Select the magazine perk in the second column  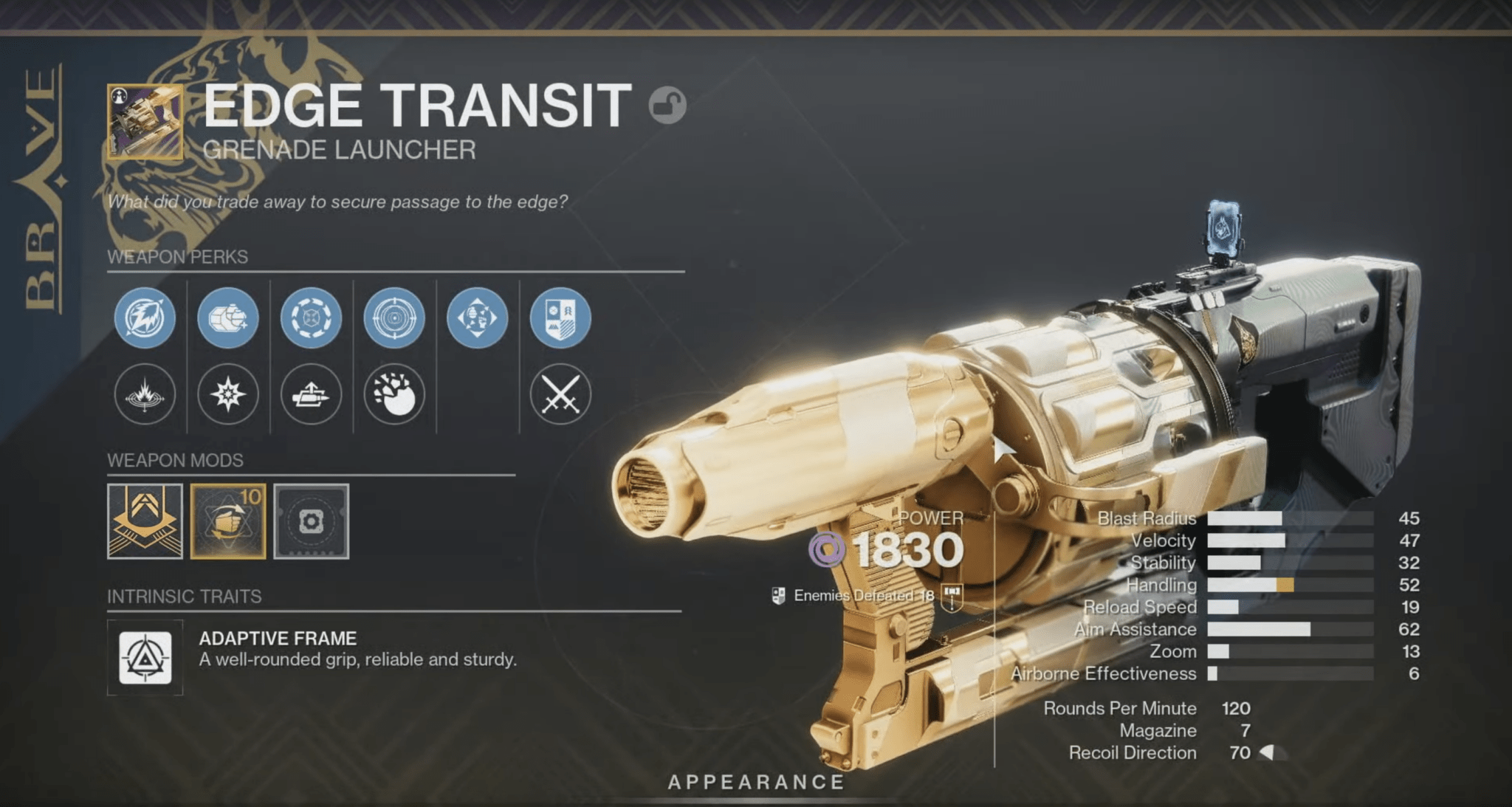tap(227, 317)
